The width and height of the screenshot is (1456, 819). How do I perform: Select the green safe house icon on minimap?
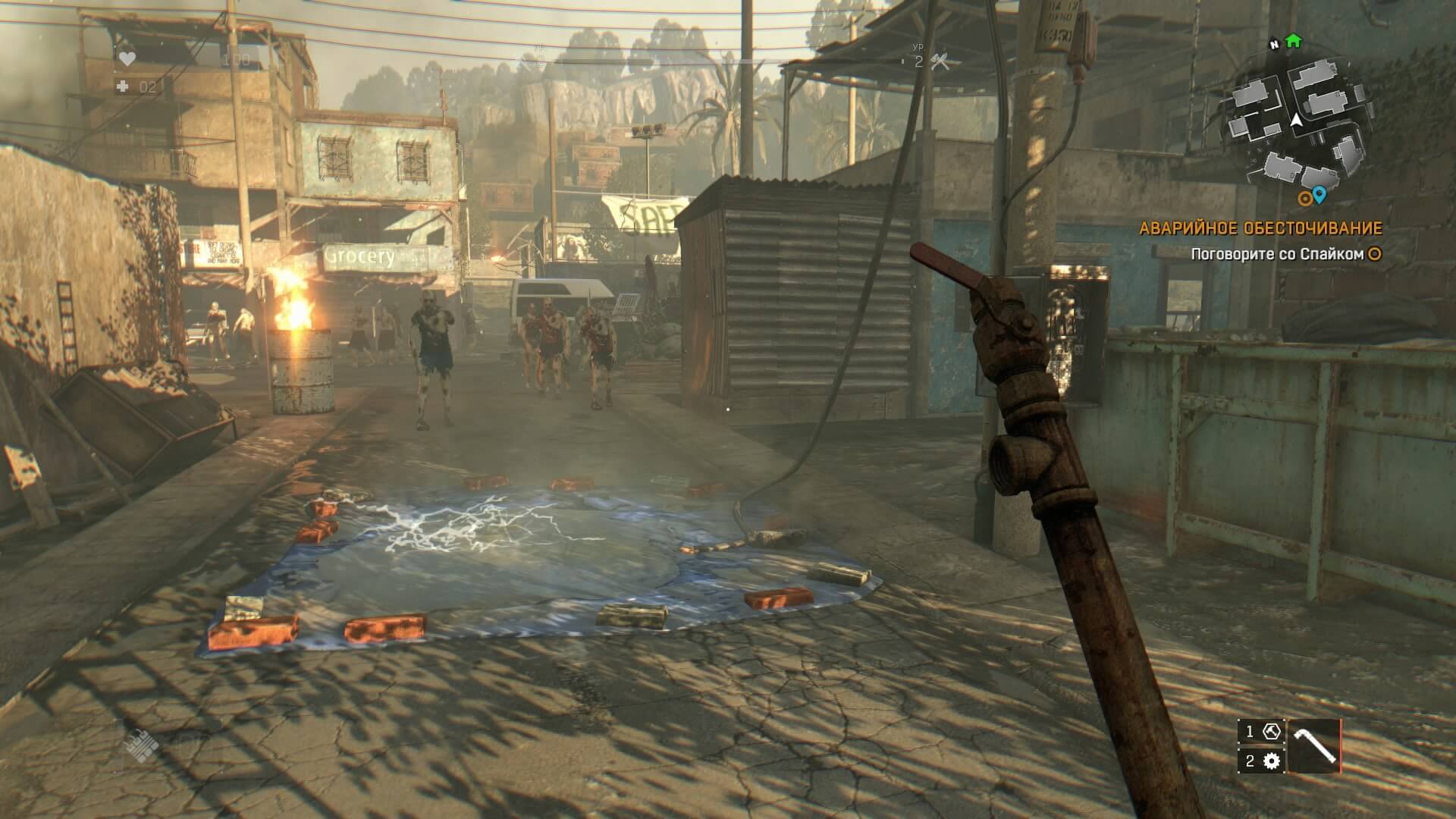coord(1294,42)
